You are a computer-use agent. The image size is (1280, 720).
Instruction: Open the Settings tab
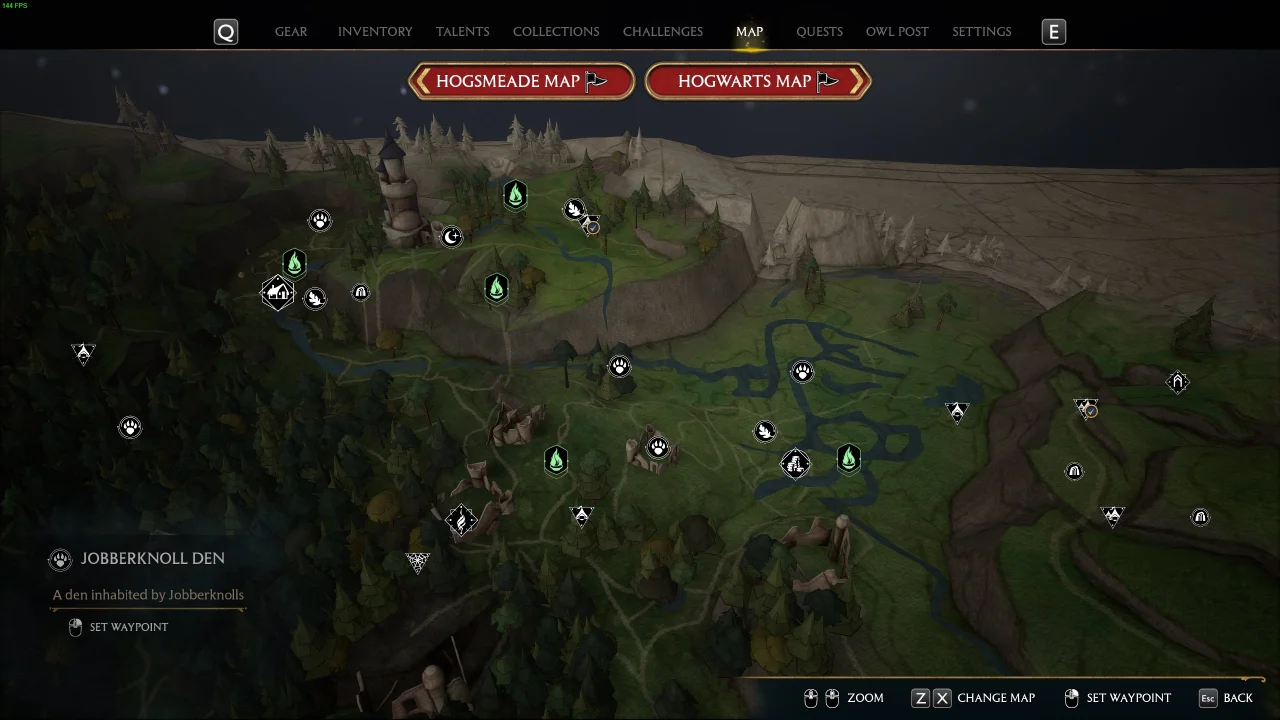(981, 32)
